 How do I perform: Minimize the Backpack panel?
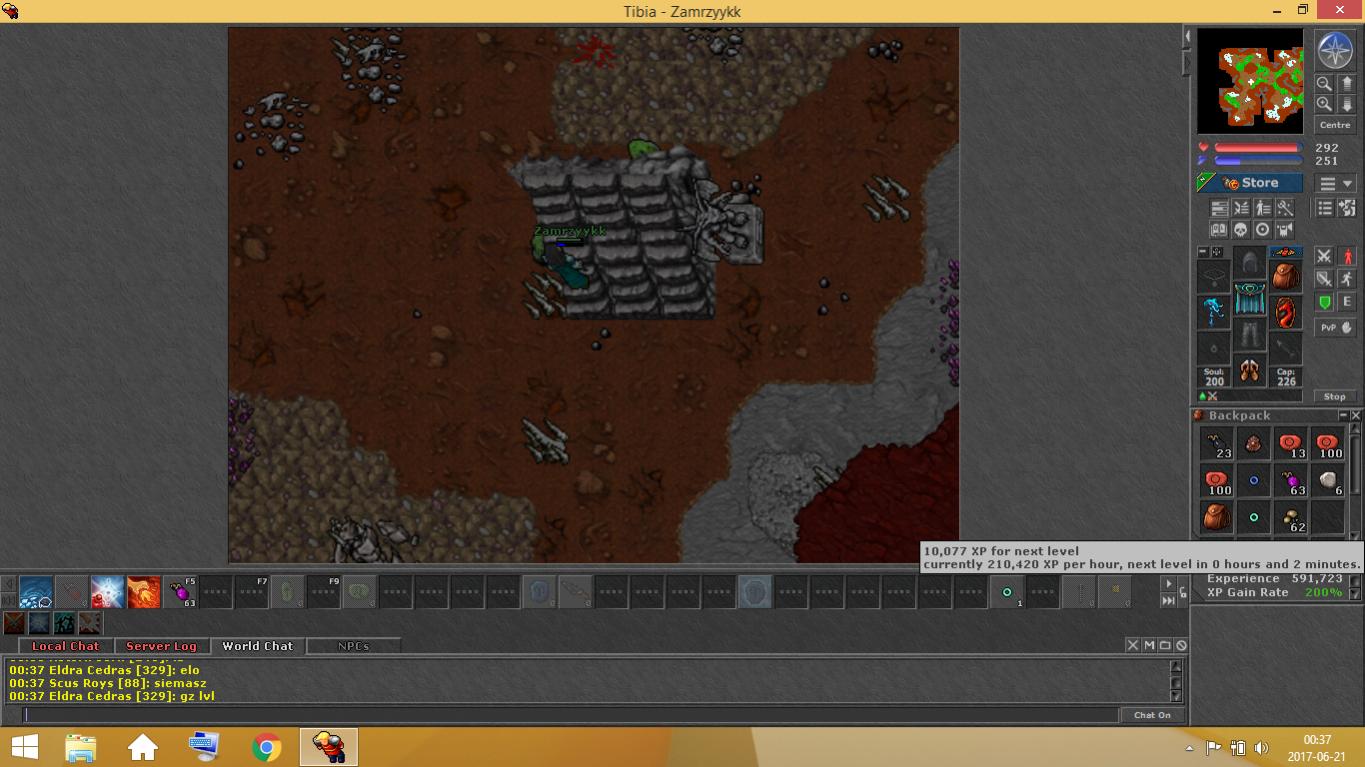1343,415
